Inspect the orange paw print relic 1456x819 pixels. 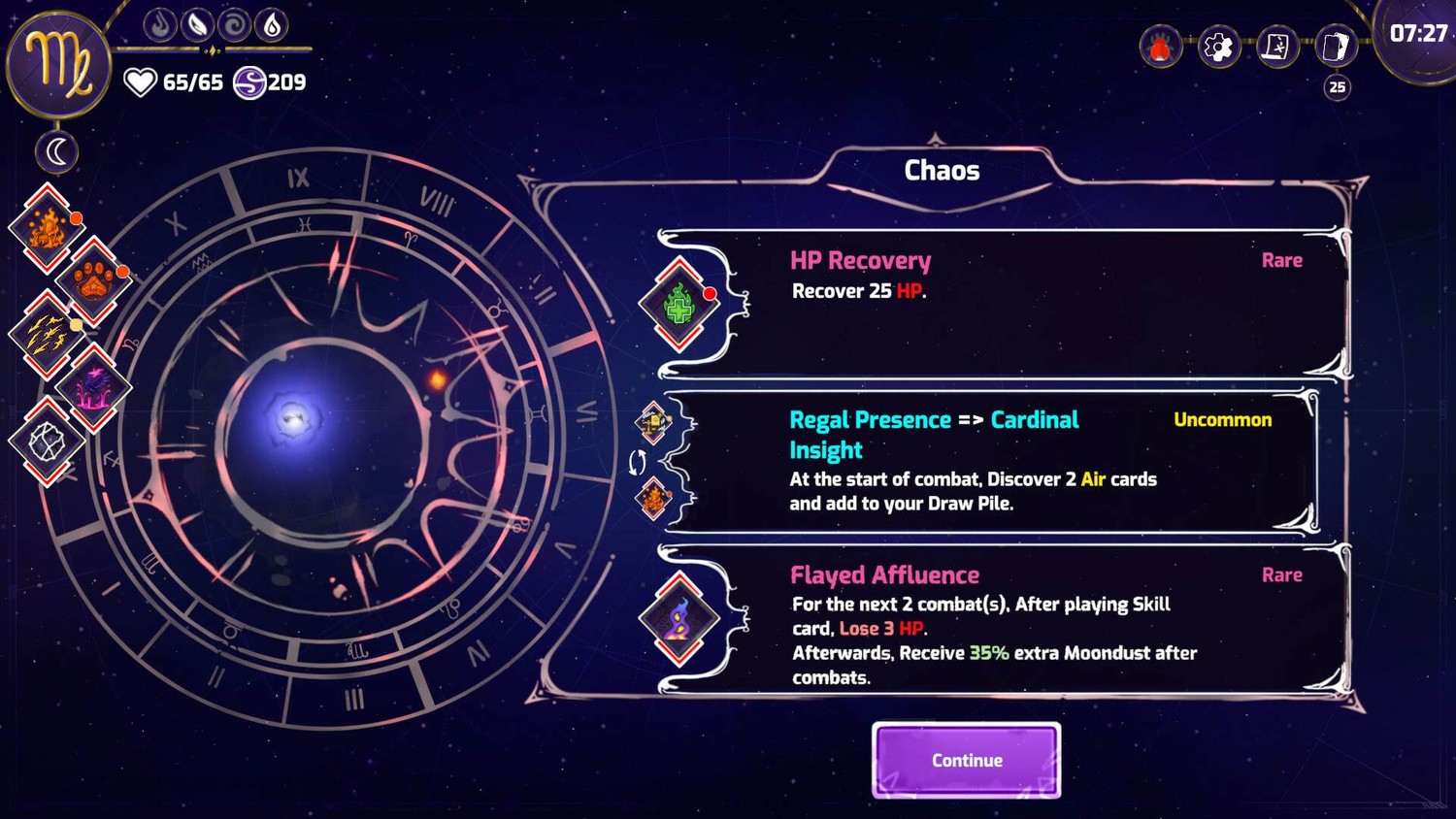[x=93, y=281]
